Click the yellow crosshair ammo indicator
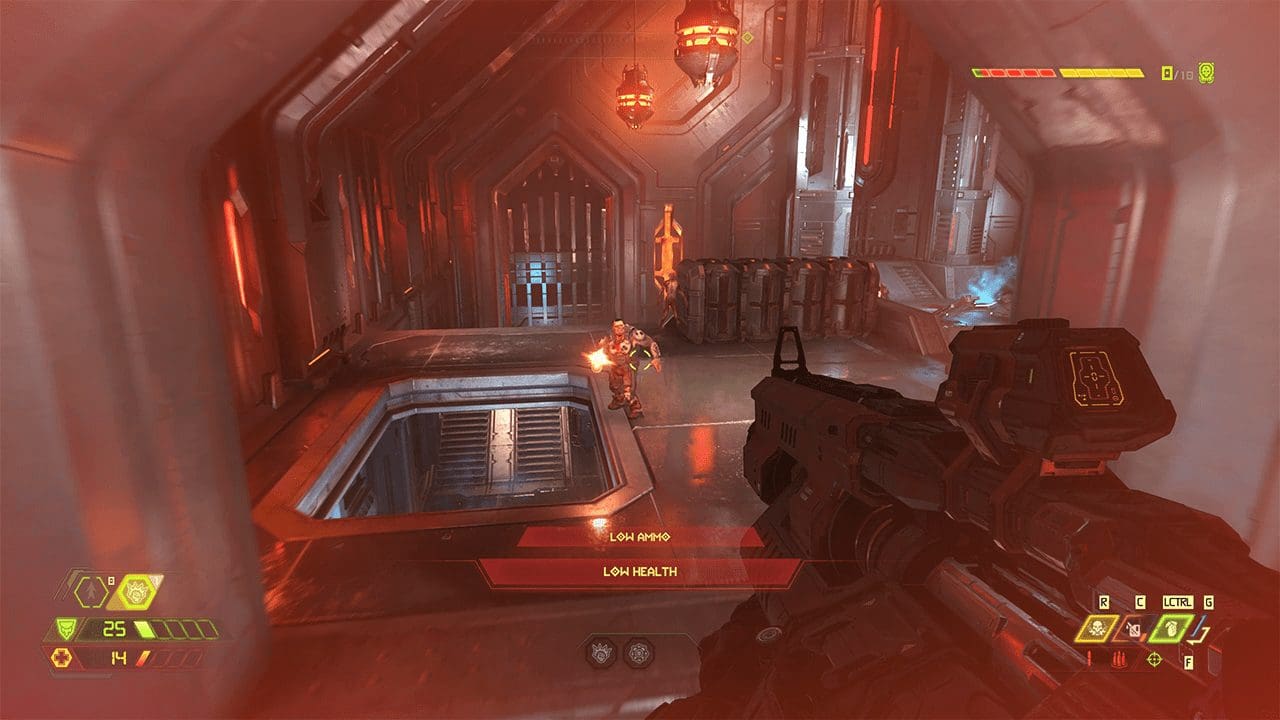This screenshot has height=720, width=1280. [x=1155, y=659]
